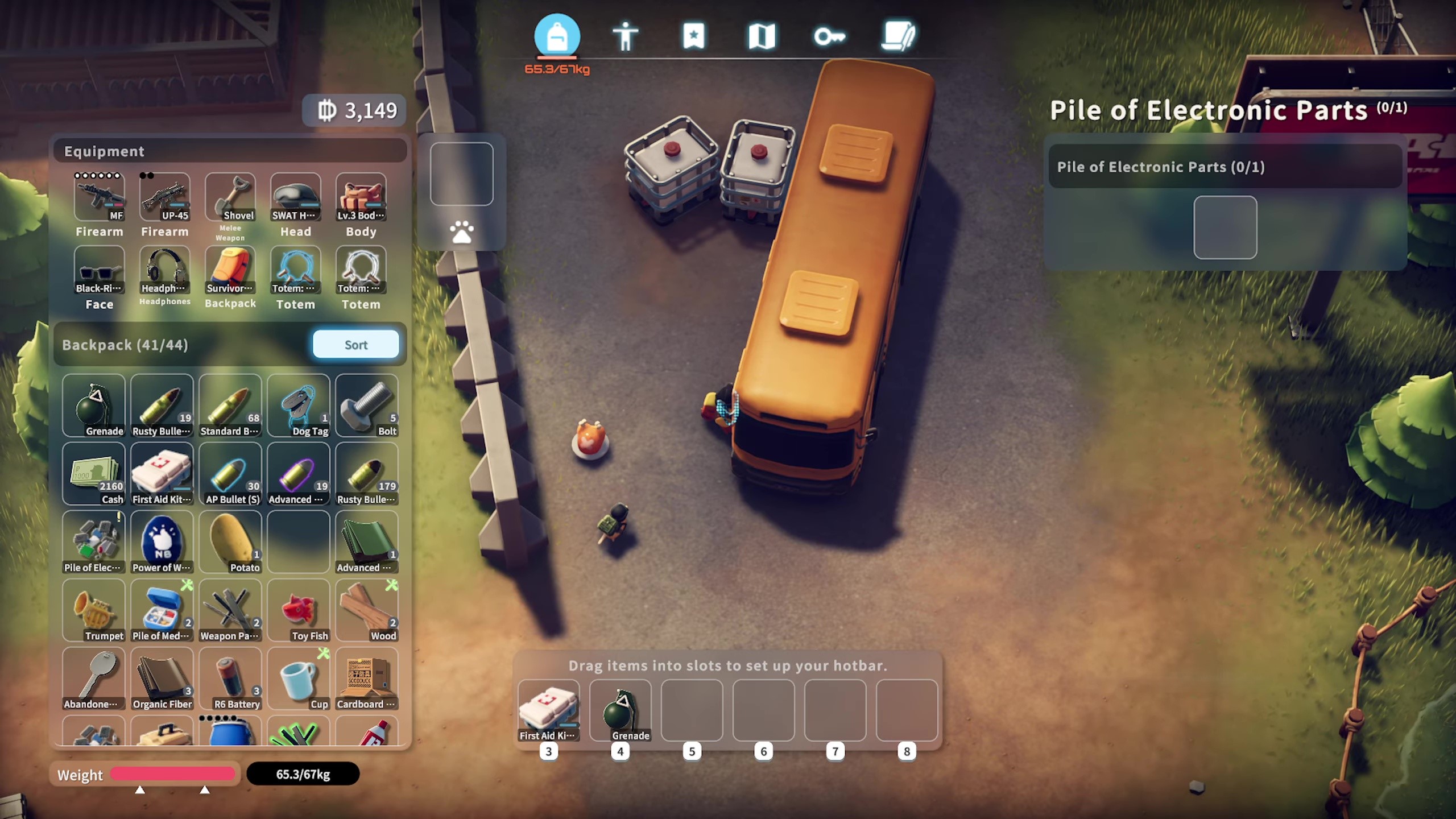
Task: Select the Survivor backpack equipment slot
Action: 230,270
